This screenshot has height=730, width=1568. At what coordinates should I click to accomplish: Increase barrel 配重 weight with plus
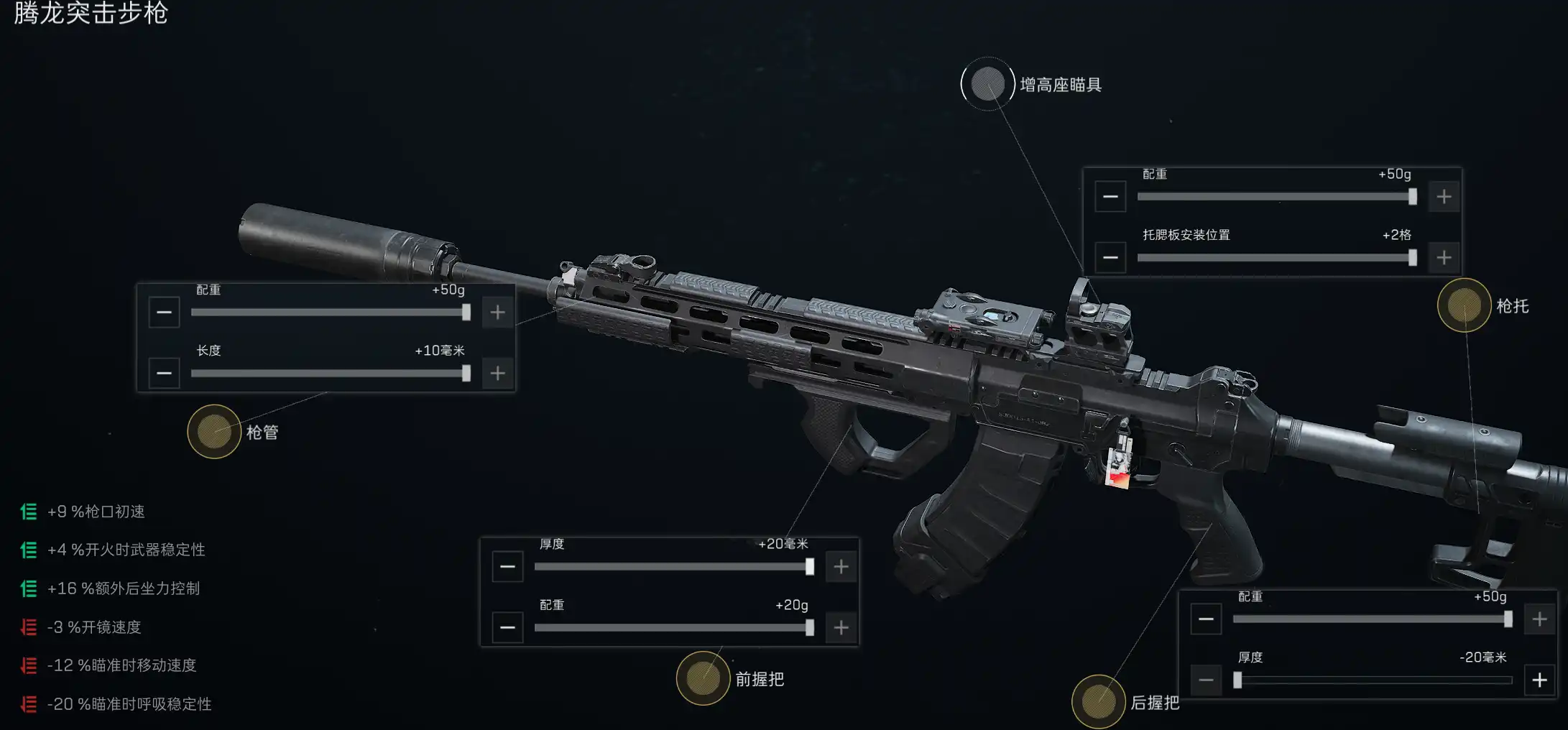pyautogui.click(x=497, y=313)
